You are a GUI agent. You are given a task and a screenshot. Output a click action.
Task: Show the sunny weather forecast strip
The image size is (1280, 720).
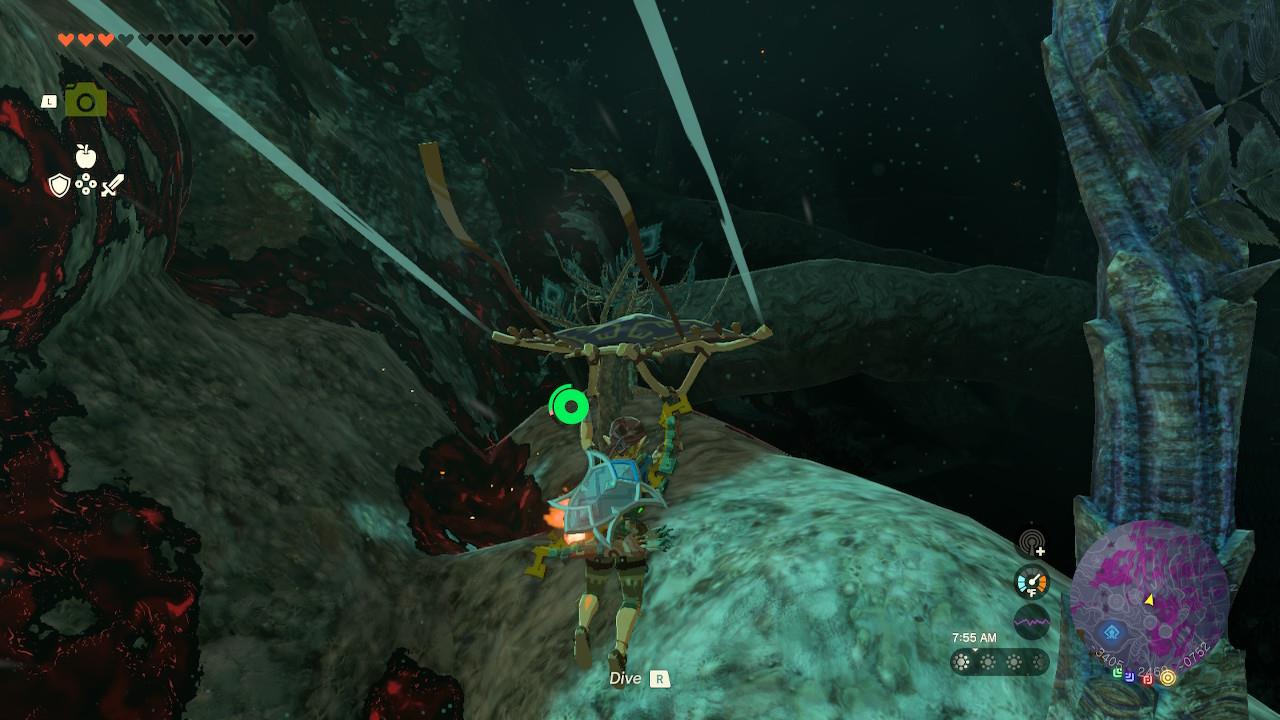(1000, 662)
